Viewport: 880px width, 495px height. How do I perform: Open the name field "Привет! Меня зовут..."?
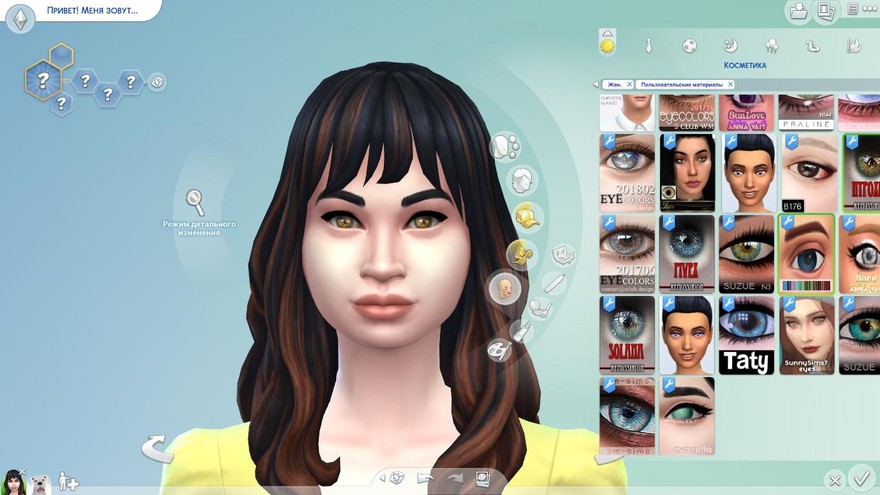coord(92,13)
